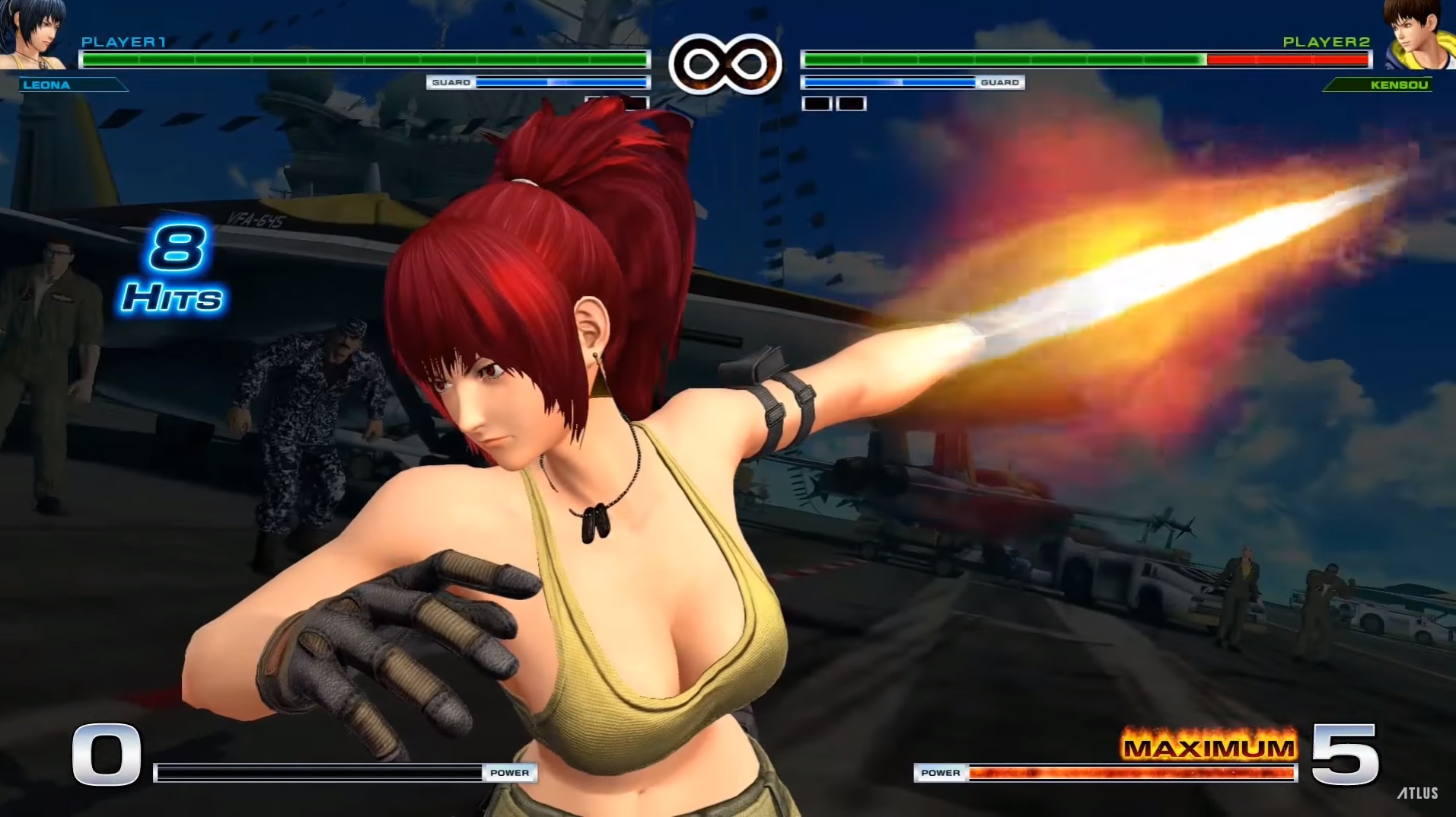Image resolution: width=1456 pixels, height=817 pixels.
Task: Open Player 2's GUARD gauge panel
Action: (913, 81)
